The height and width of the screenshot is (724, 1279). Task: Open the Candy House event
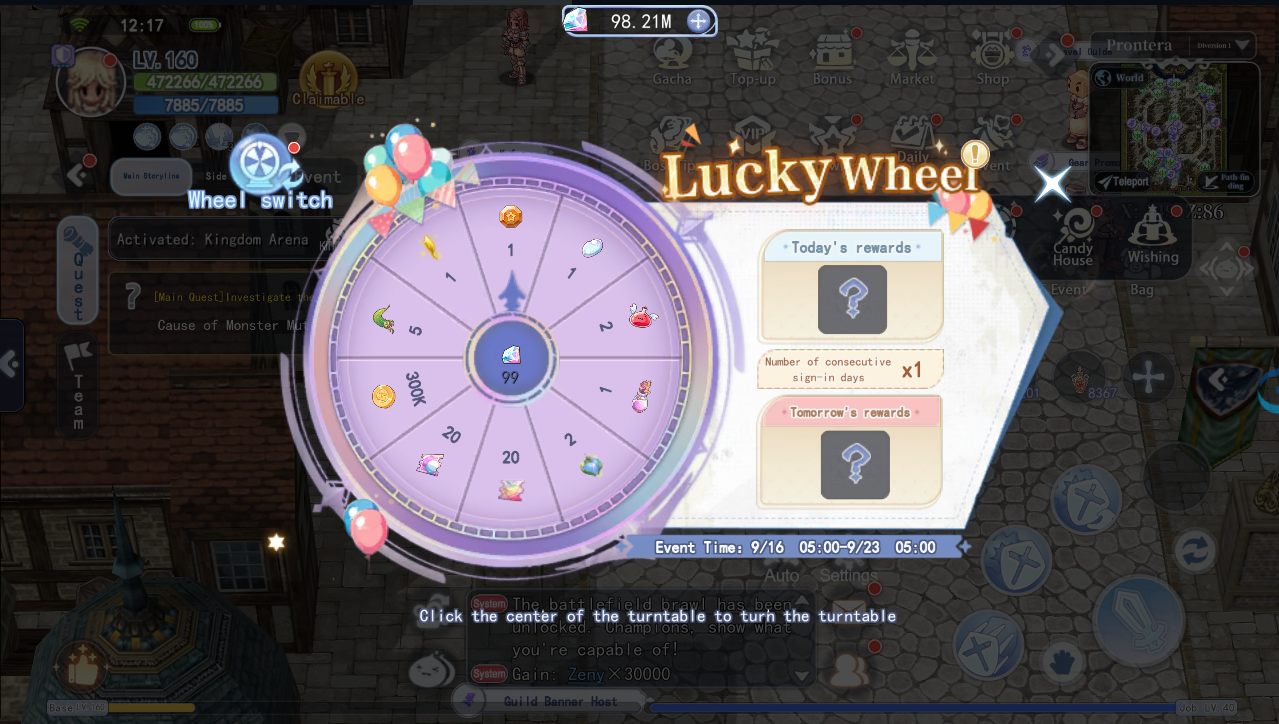tap(1073, 236)
